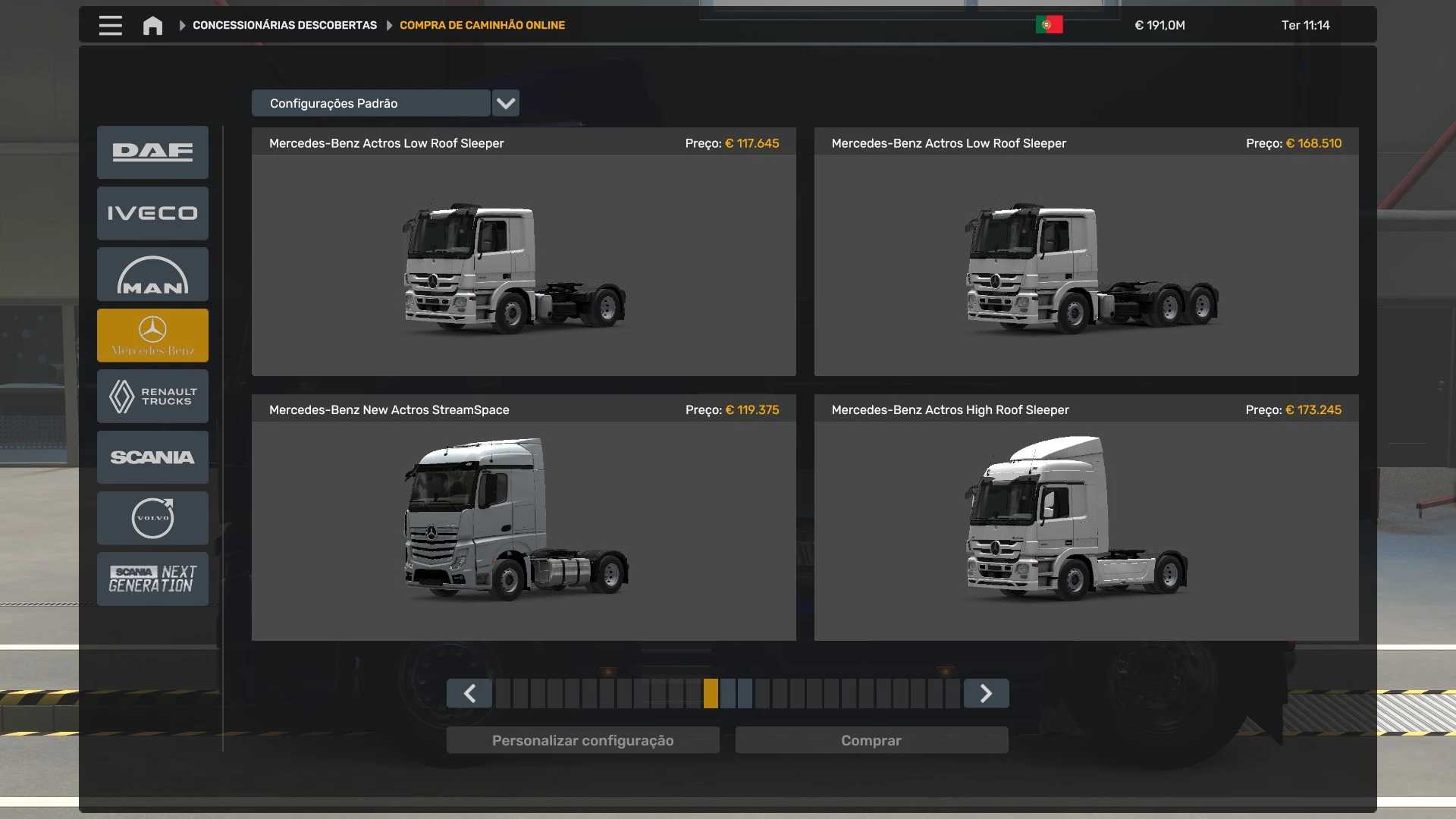1456x819 pixels.
Task: Open the hamburger main menu
Action: (110, 26)
